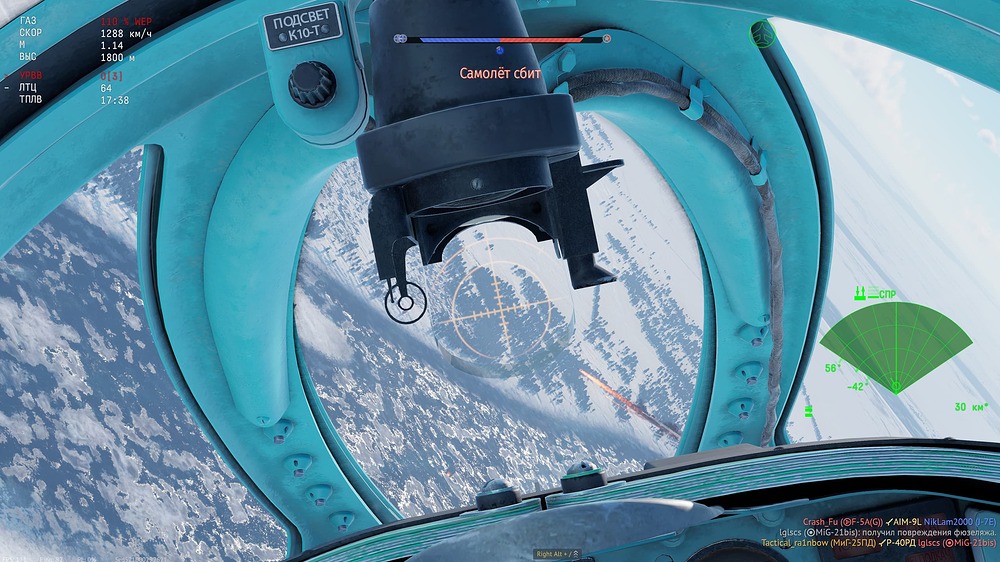The width and height of the screenshot is (1000, 562).
Task: Select the Crash_Fu AIM-9L kill feed entry
Action: click(x=898, y=522)
